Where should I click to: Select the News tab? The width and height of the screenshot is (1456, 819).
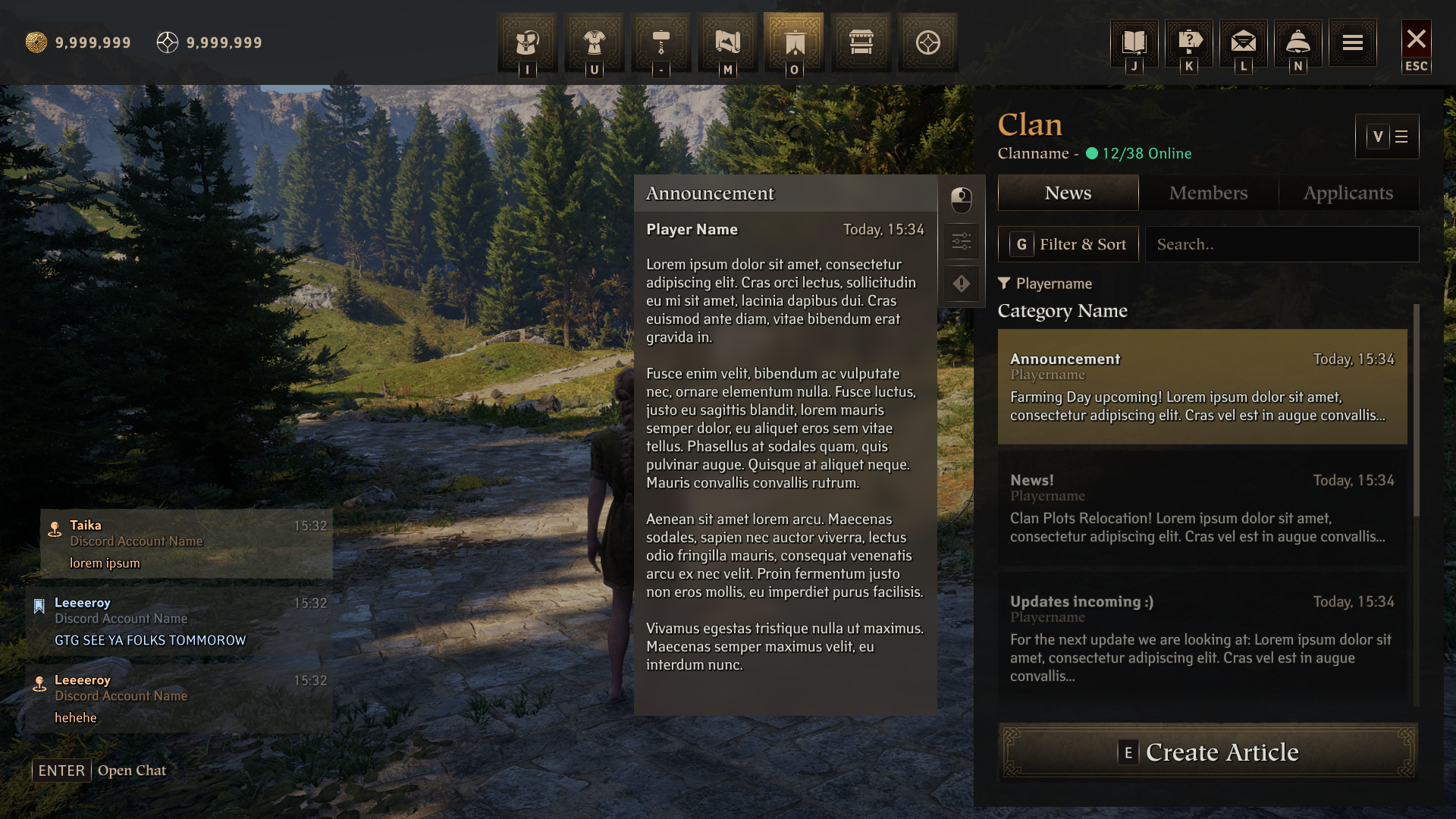pos(1068,193)
